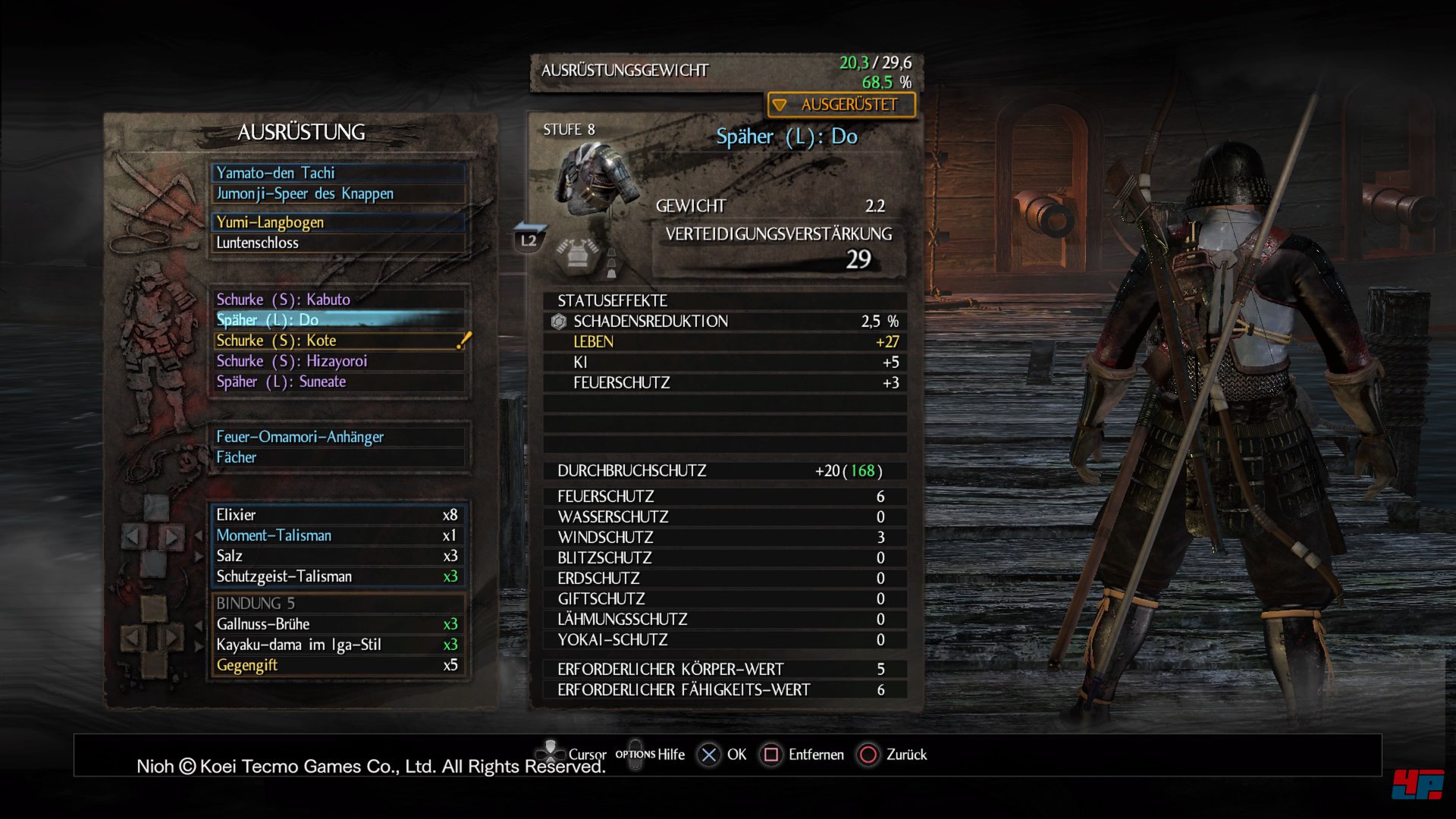Select the Elixier quick item
Viewport: 1456px width, 819px height.
[x=338, y=515]
